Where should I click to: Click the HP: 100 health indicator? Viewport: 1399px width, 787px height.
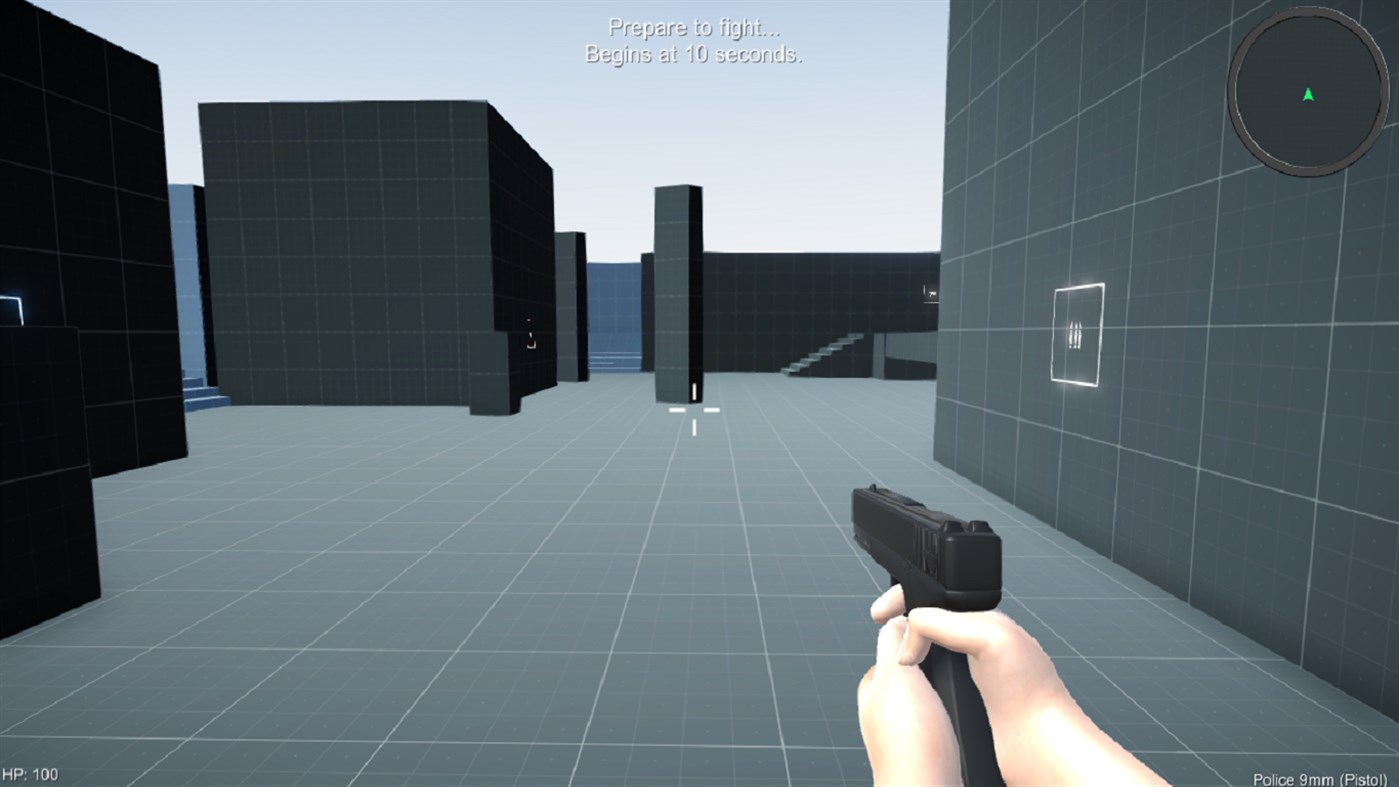coord(31,773)
